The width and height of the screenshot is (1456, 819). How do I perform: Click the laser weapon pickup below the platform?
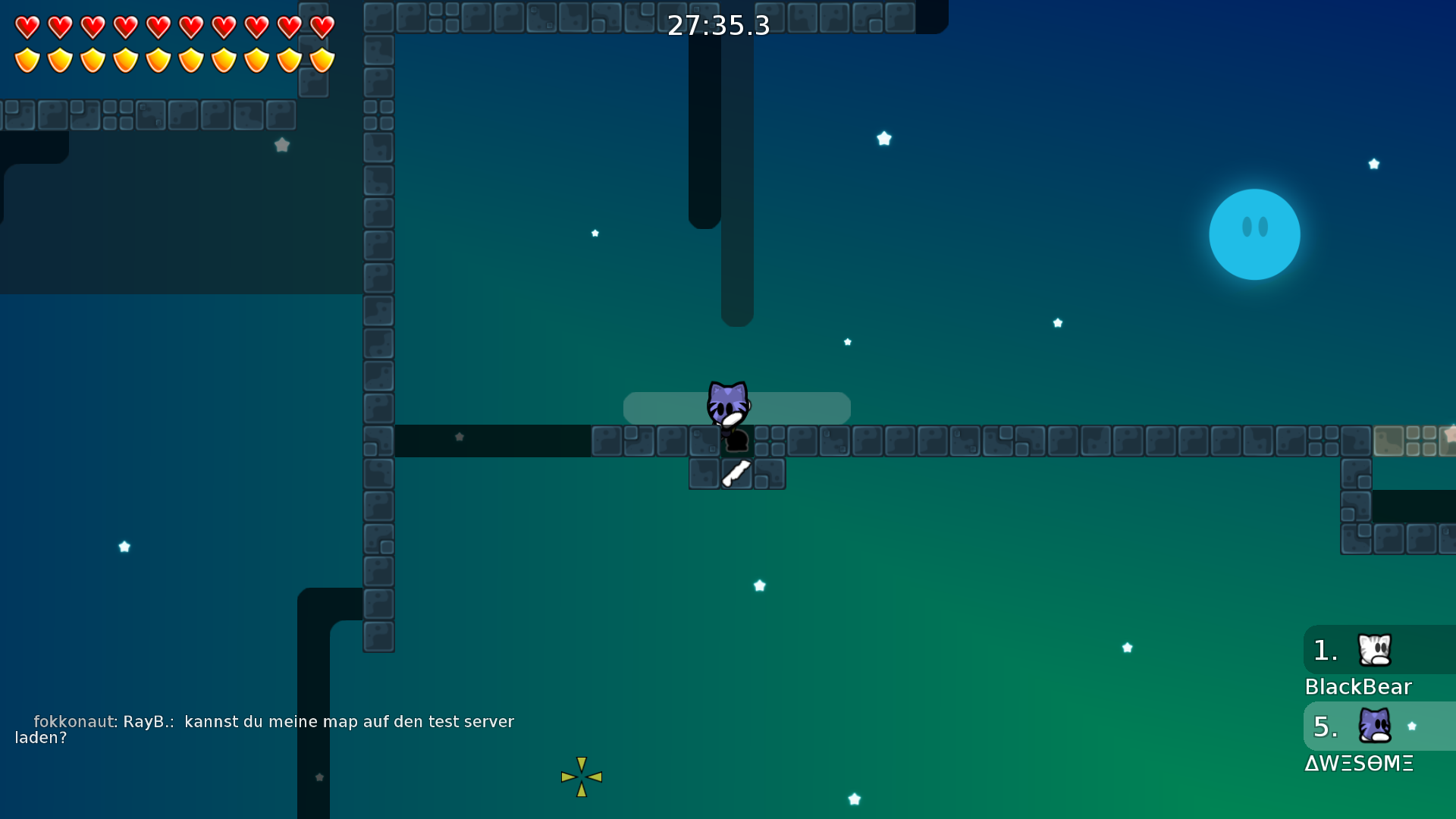pos(736,472)
